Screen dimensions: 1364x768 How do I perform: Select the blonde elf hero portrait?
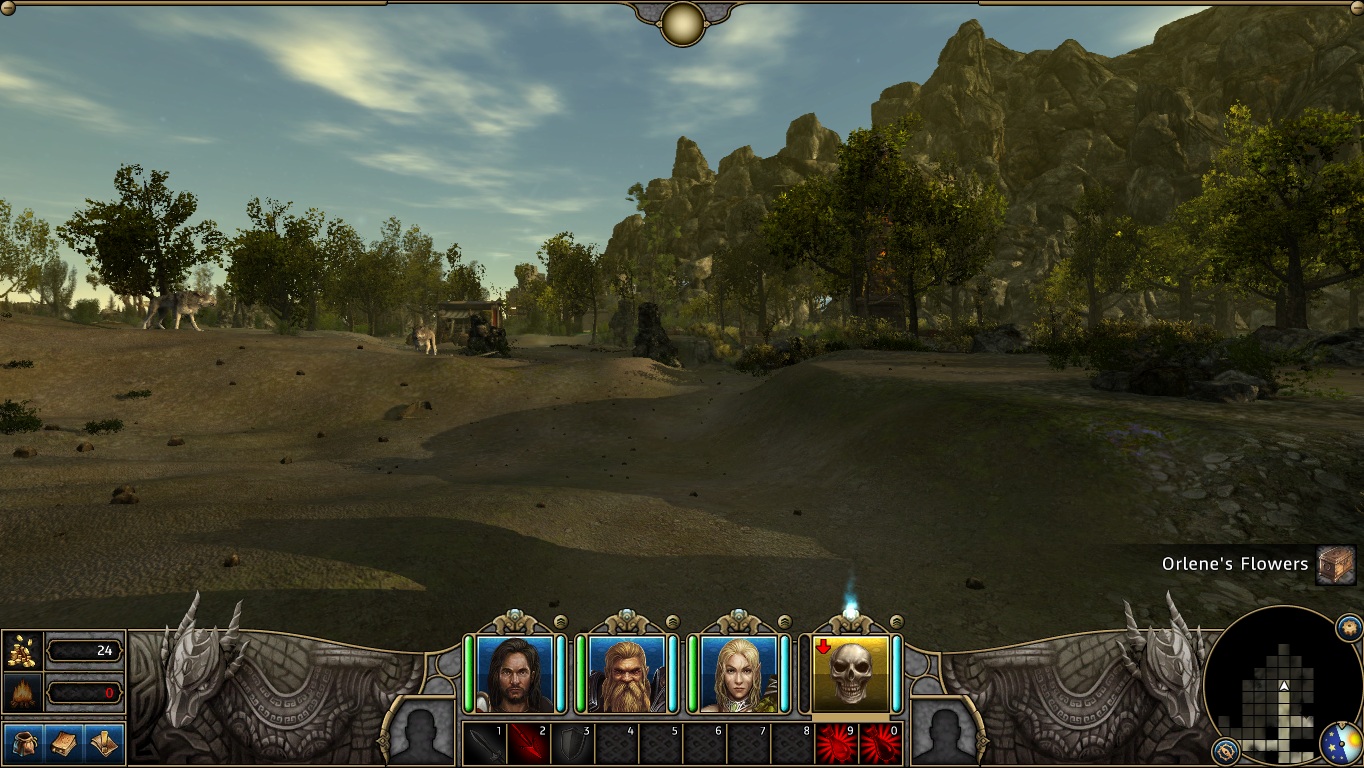tap(739, 673)
